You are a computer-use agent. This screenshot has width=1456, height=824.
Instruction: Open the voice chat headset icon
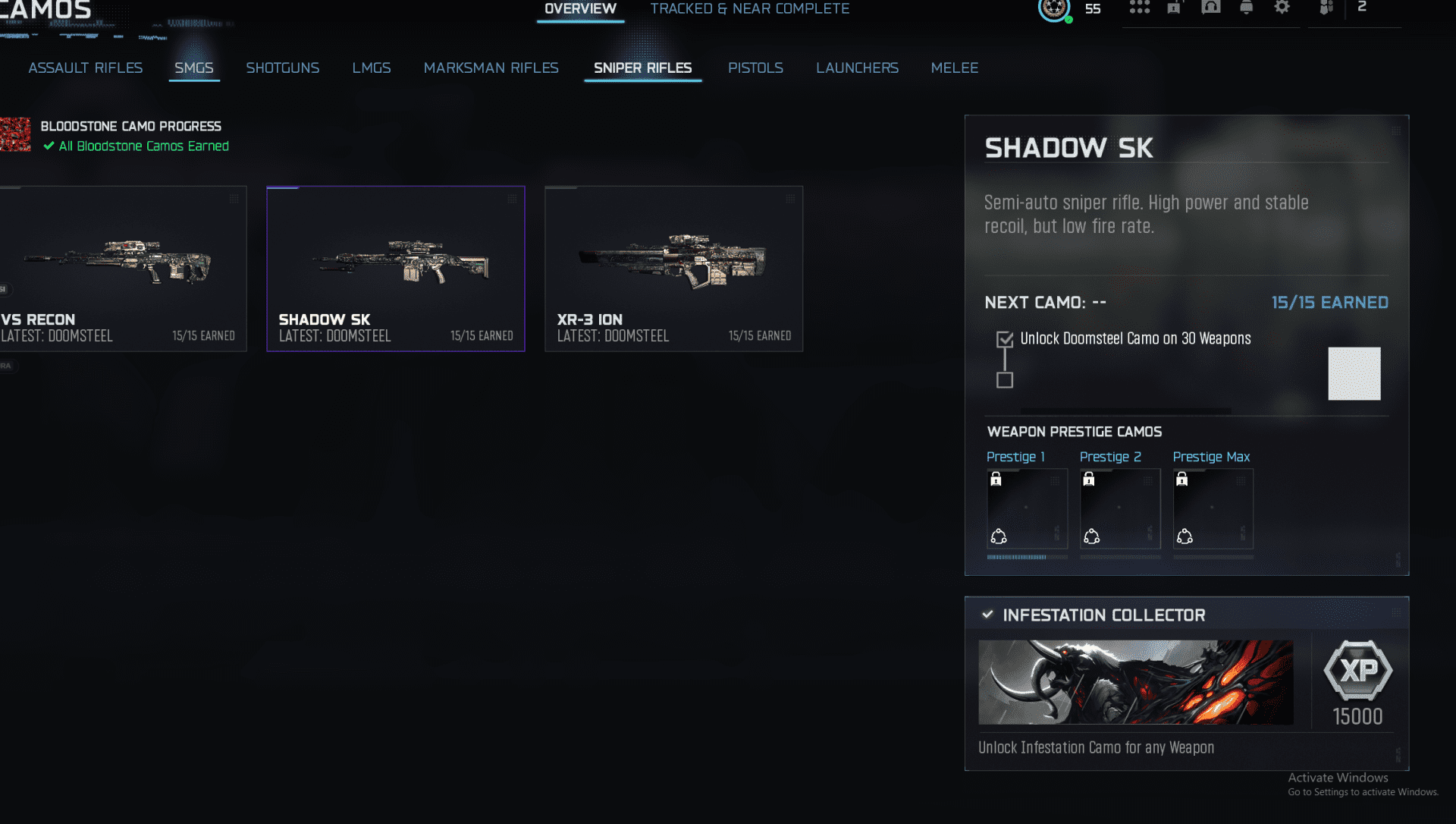1211,8
